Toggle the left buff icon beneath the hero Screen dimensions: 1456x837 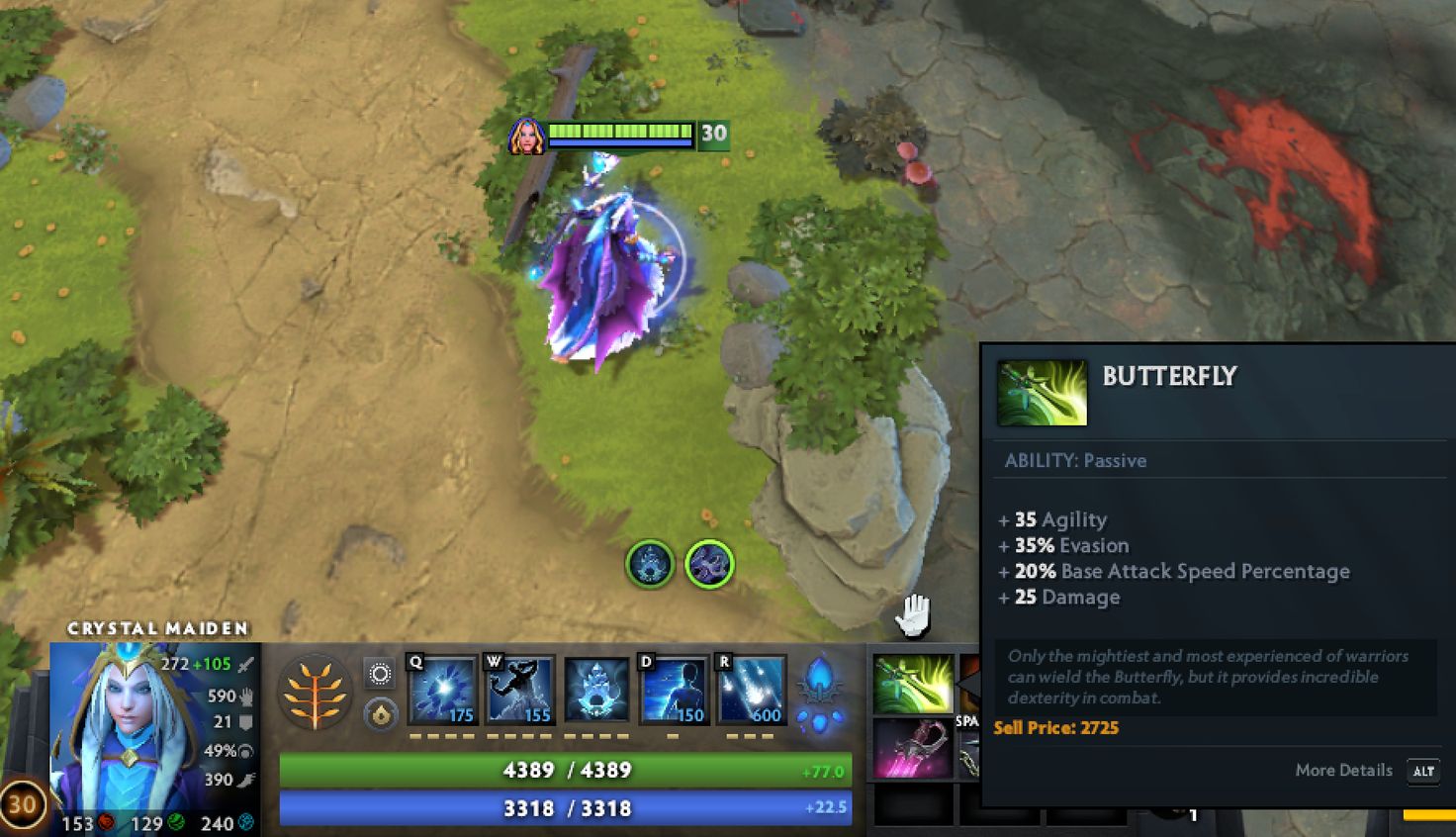[x=650, y=564]
